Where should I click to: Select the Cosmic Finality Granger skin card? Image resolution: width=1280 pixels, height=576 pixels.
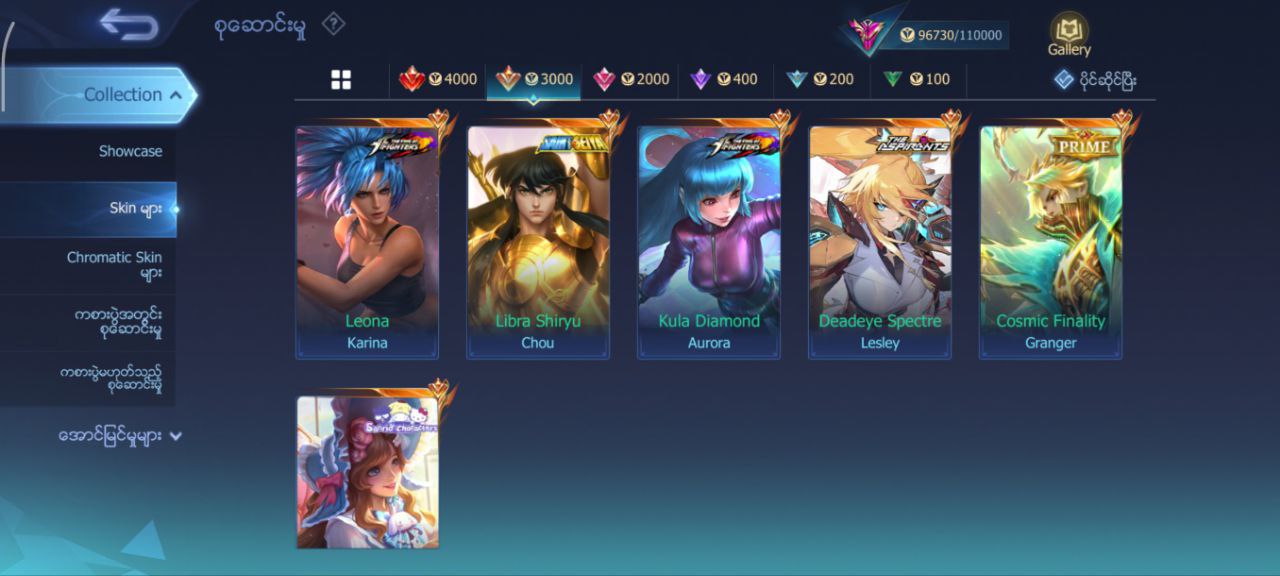click(x=1051, y=242)
